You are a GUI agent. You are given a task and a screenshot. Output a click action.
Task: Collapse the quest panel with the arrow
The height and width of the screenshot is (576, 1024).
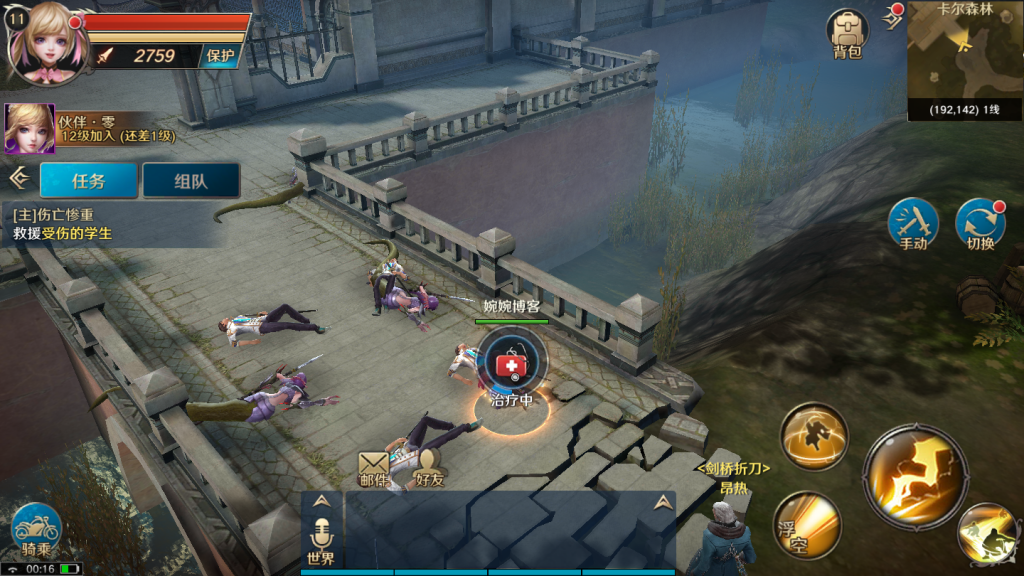coord(18,178)
